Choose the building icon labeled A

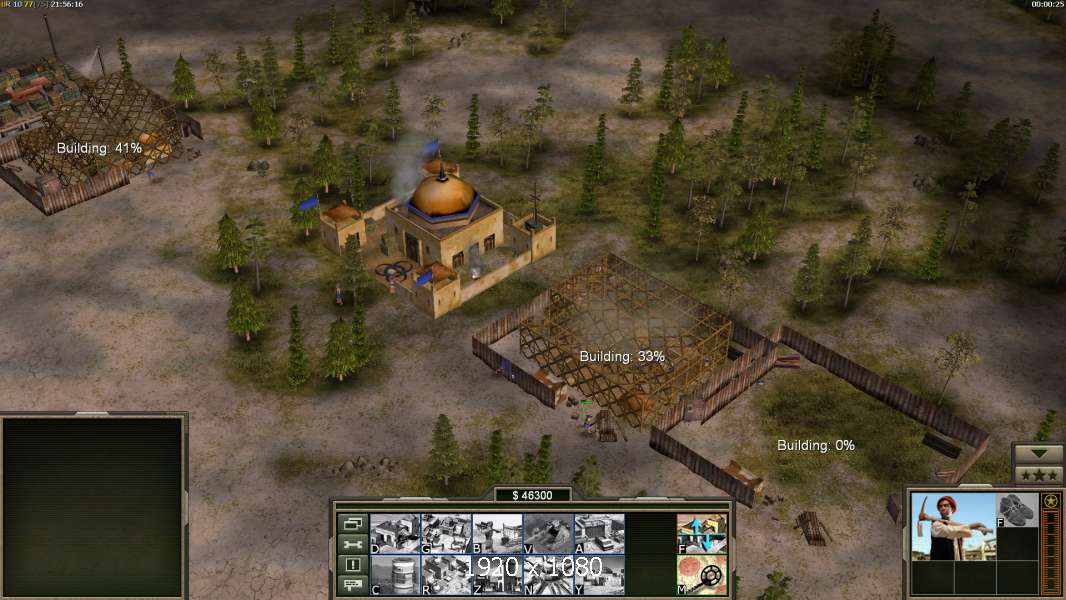pos(599,534)
